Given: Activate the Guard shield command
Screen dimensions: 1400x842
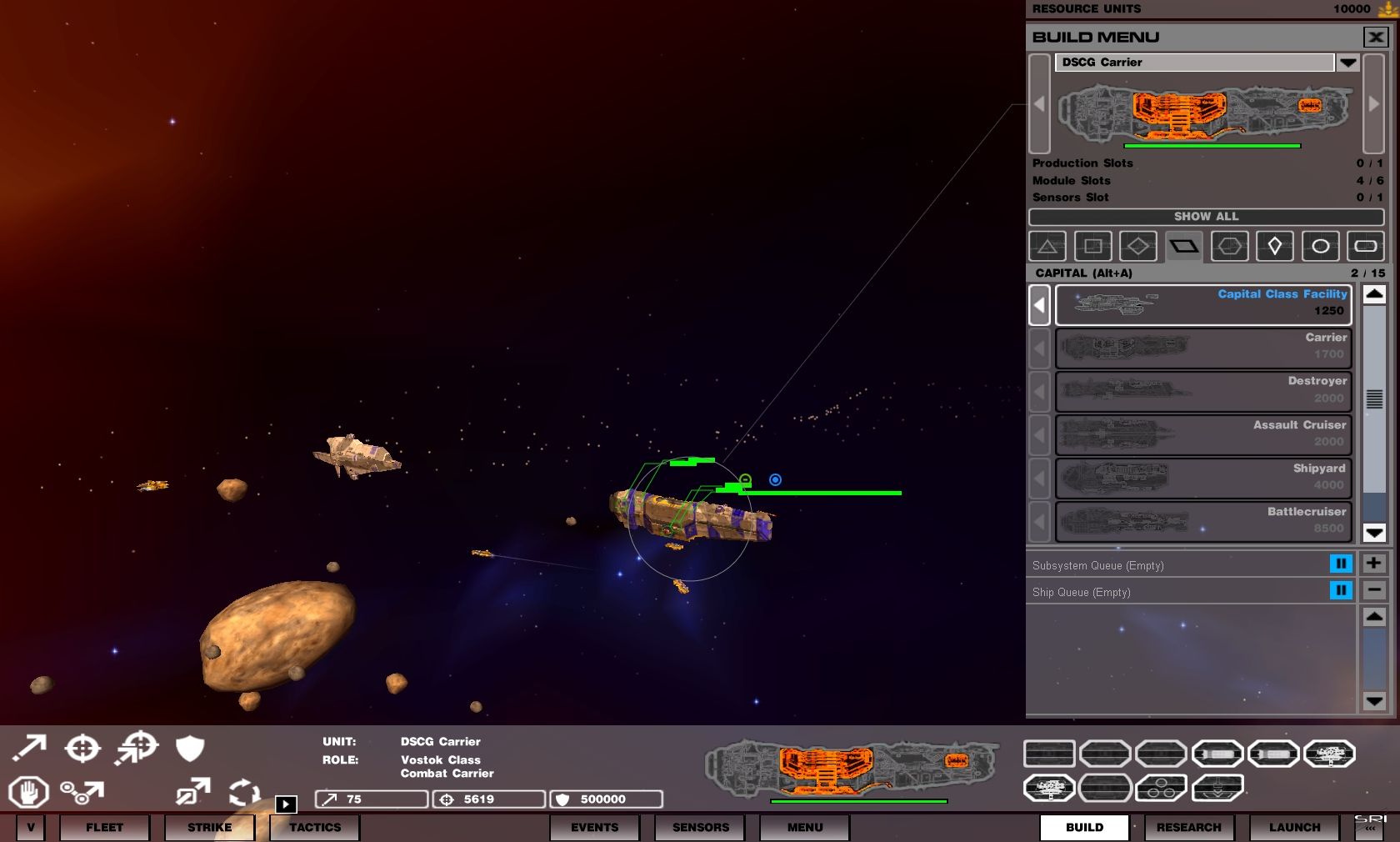Looking at the screenshot, I should (190, 748).
